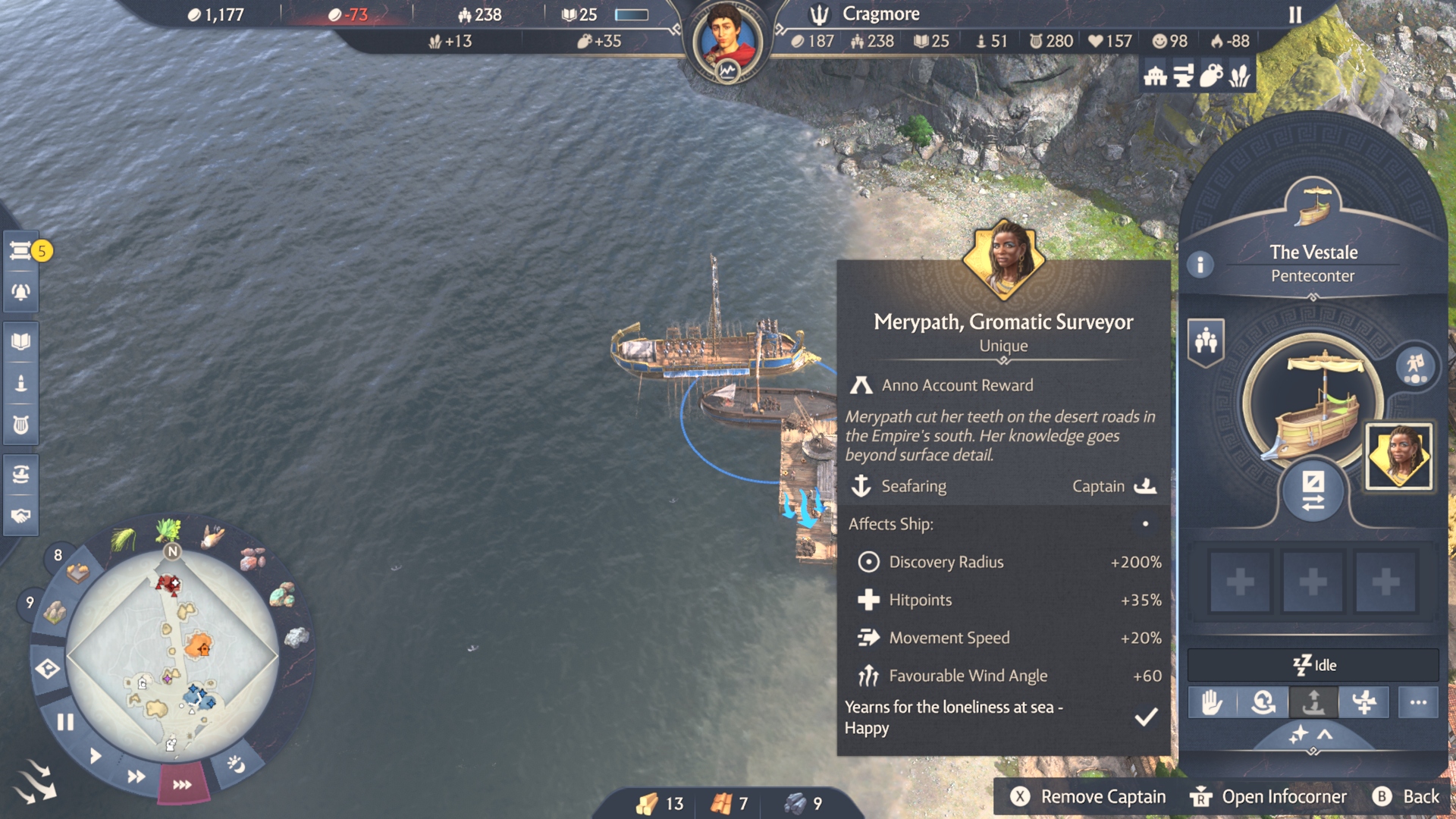Enable the patrol command for the ship
1456x819 pixels.
pyautogui.click(x=1262, y=703)
